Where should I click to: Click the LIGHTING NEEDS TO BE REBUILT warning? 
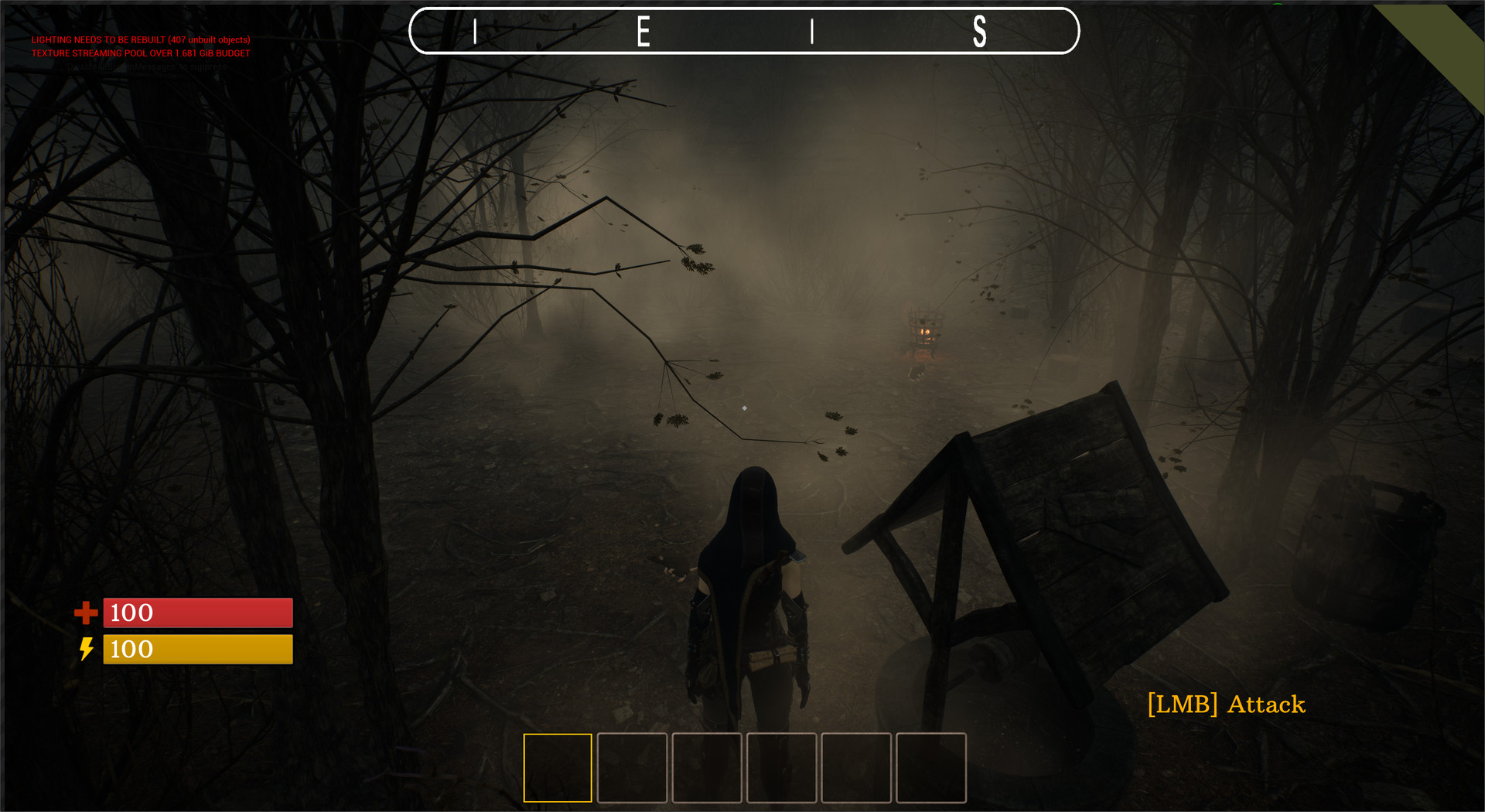tap(141, 39)
